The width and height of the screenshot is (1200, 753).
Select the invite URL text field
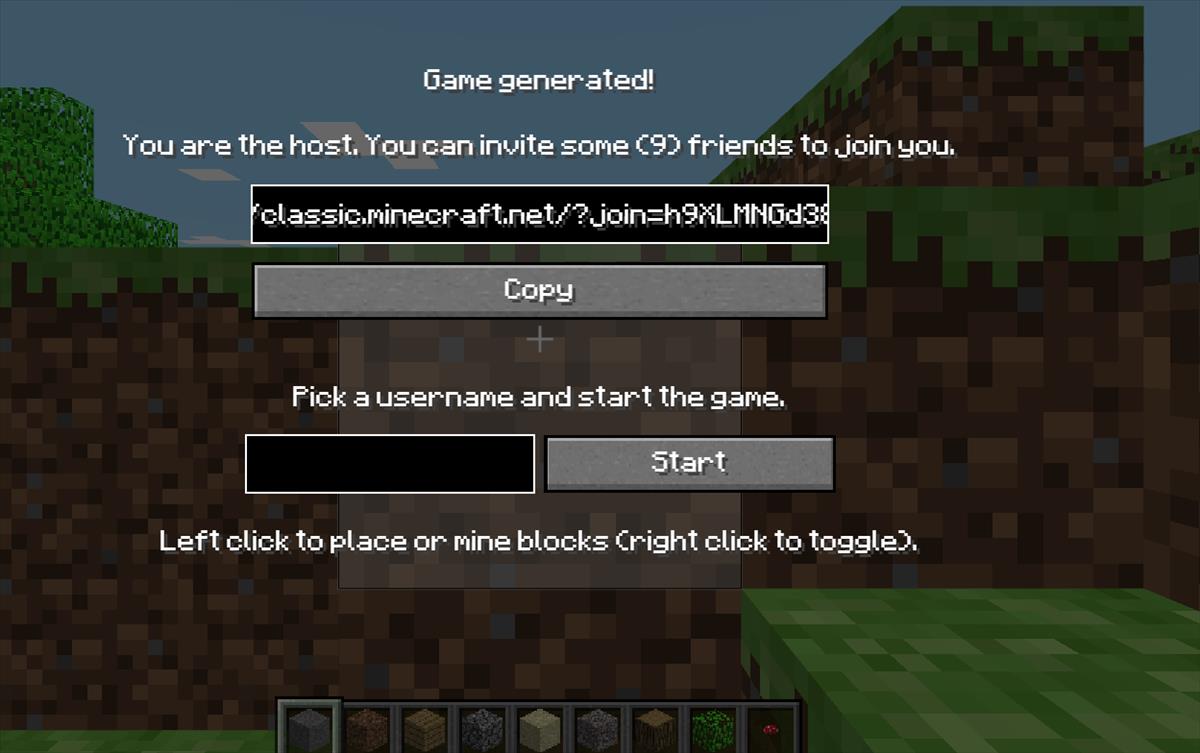coord(540,214)
